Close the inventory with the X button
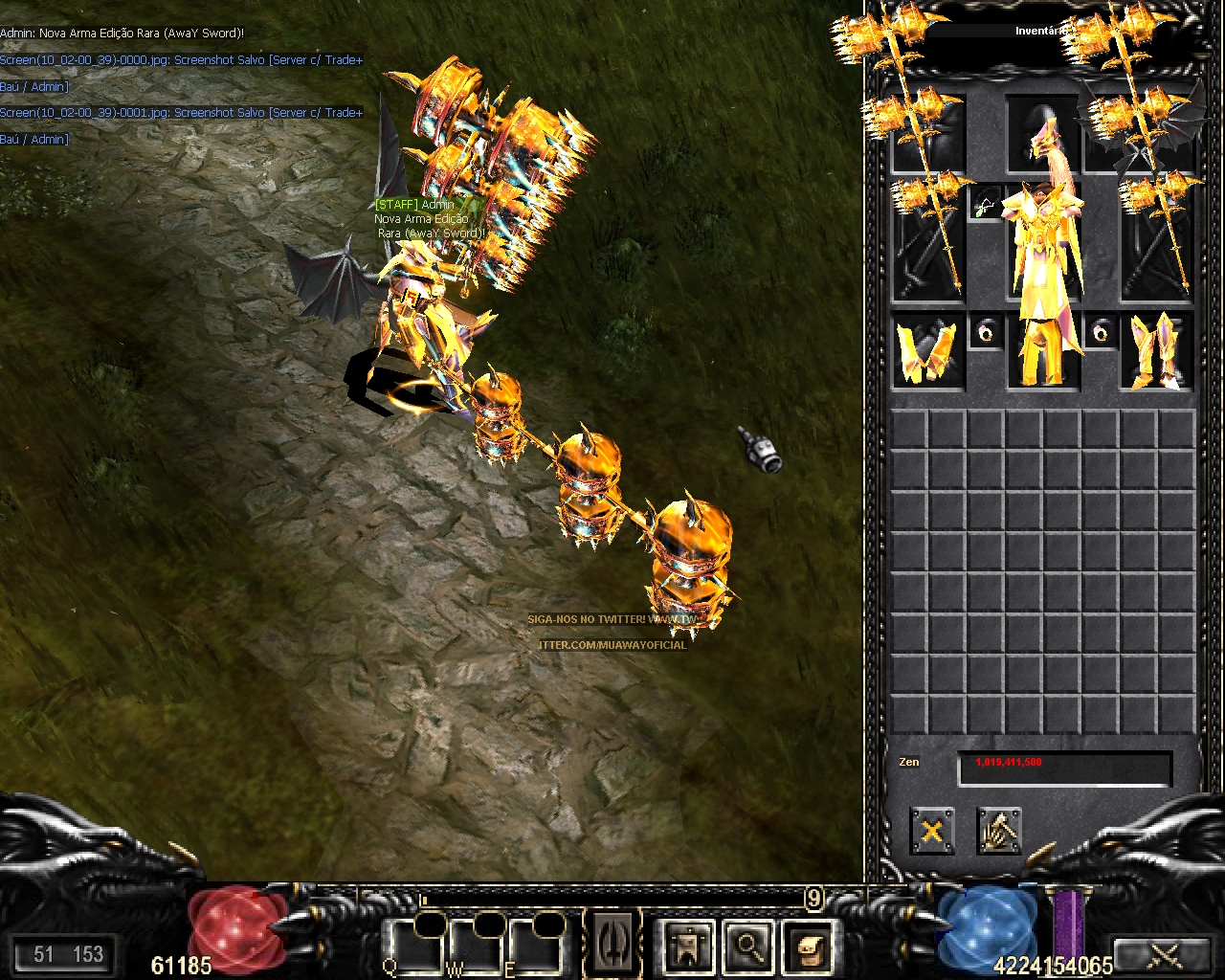This screenshot has height=980, width=1225. [931, 830]
